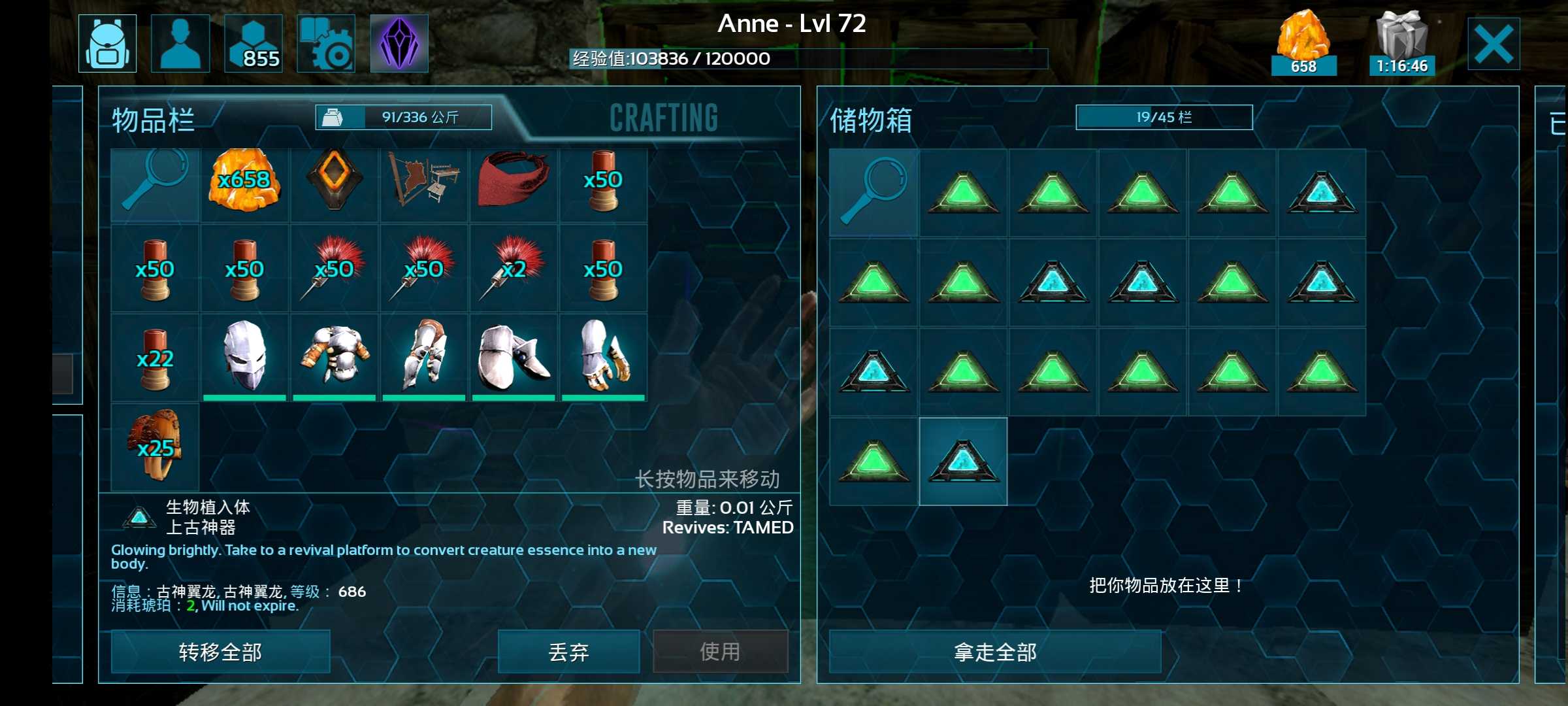The width and height of the screenshot is (1568, 706).
Task: Open the character profile tab
Action: (180, 44)
